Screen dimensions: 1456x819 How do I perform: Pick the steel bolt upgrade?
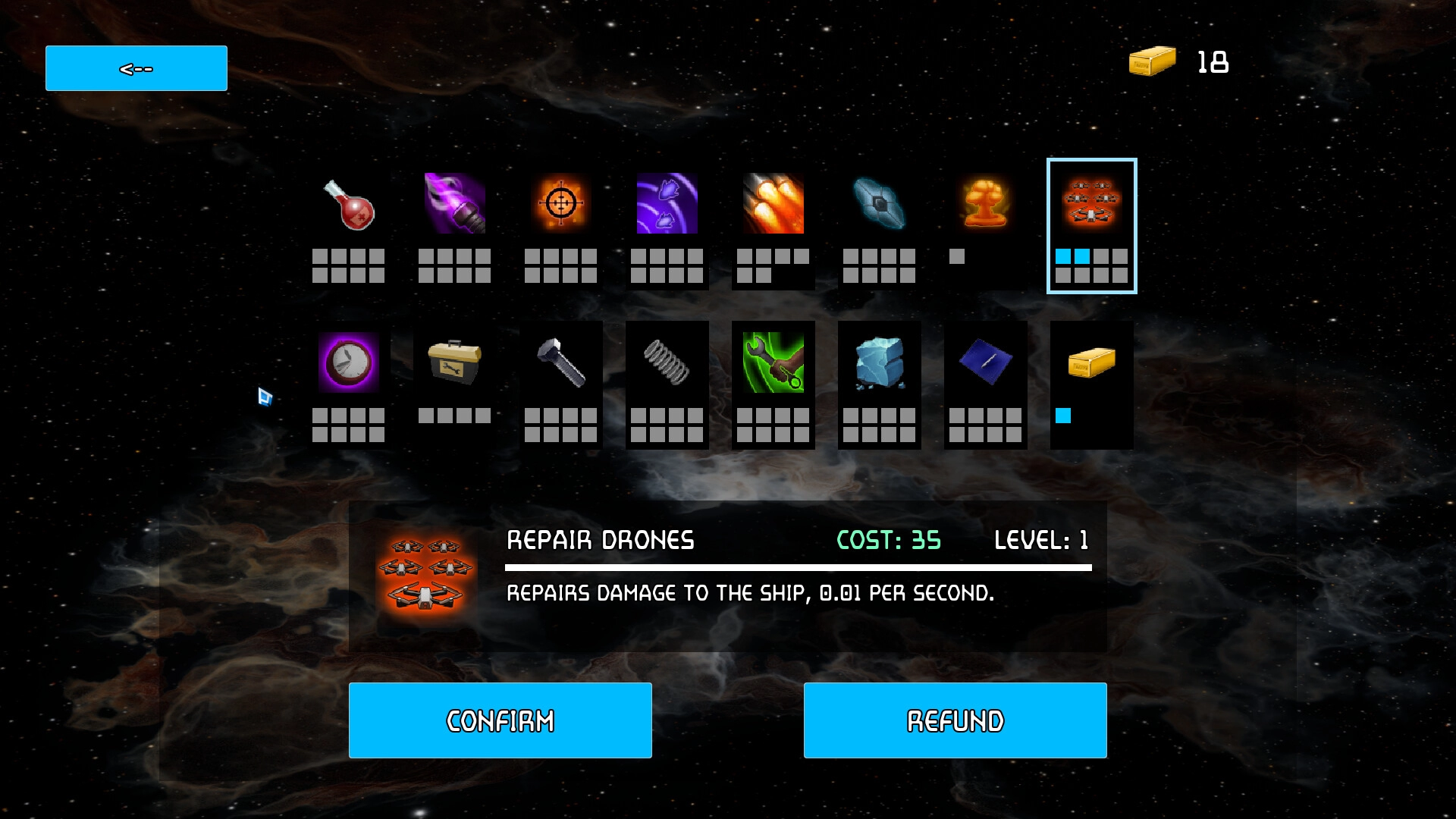point(561,362)
